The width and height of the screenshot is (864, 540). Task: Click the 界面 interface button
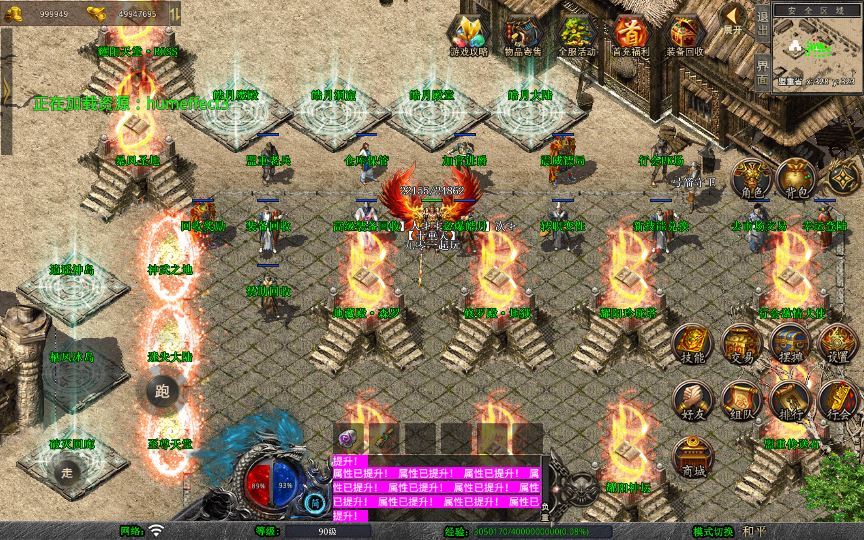pos(762,72)
